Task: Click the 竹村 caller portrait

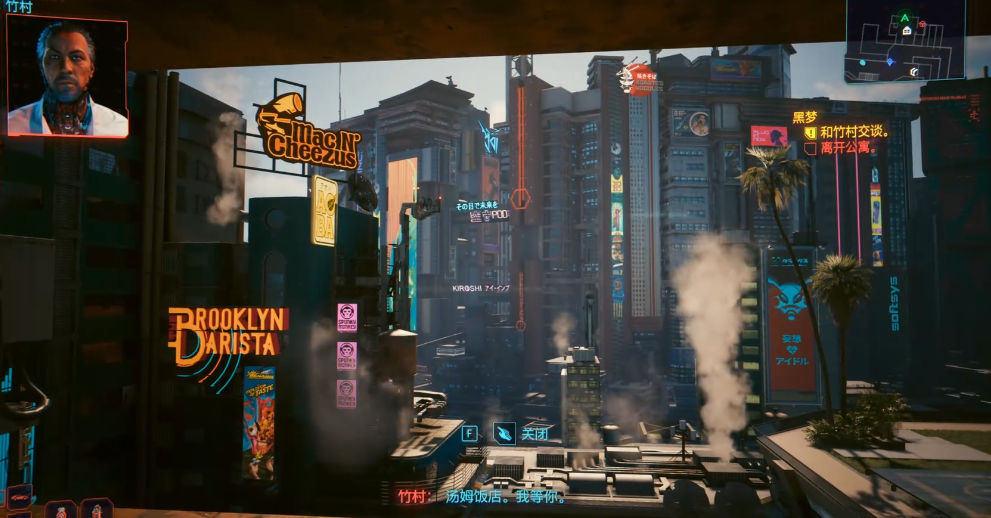Action: point(67,76)
